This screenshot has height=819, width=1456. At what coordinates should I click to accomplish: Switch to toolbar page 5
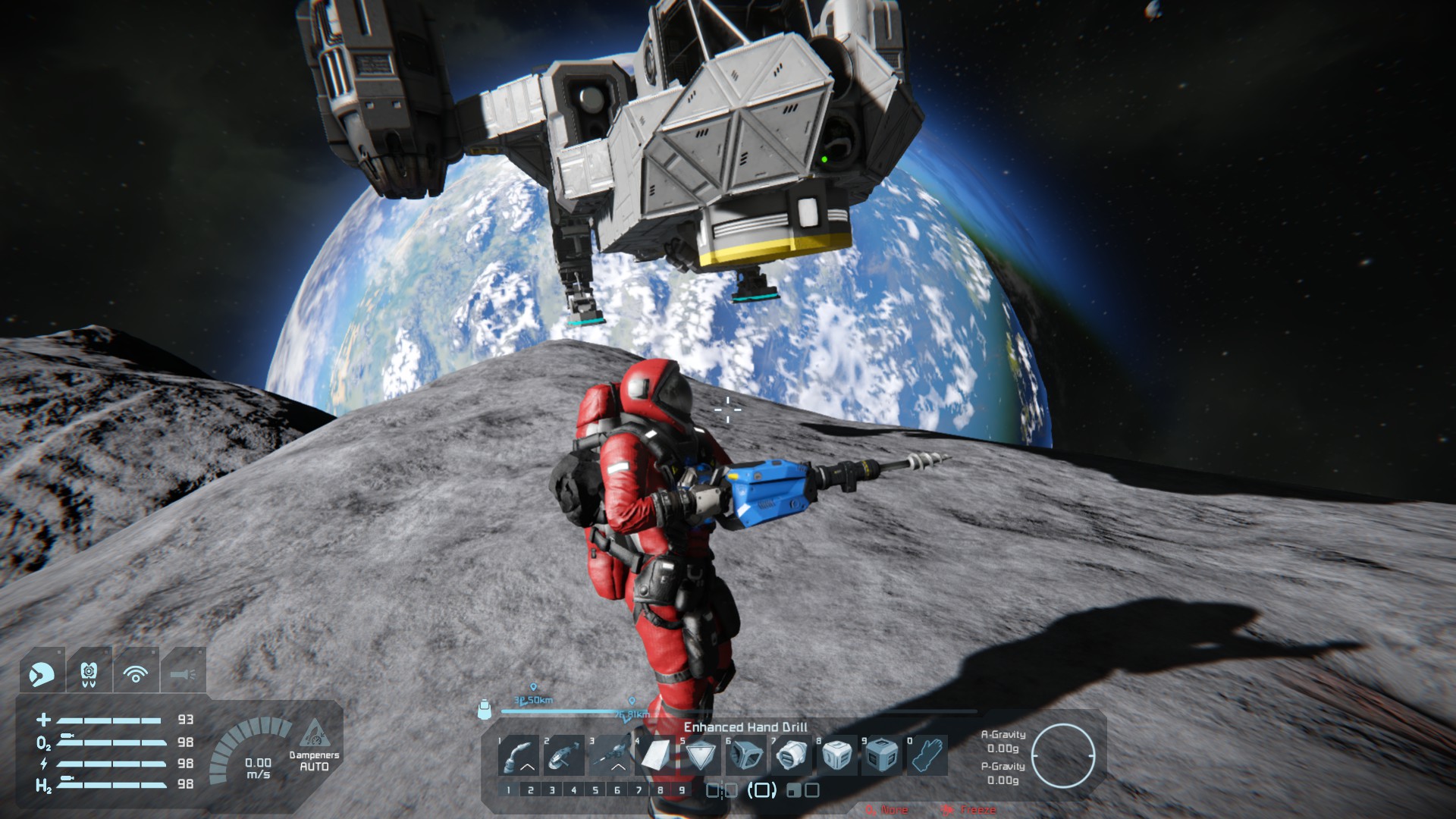pyautogui.click(x=595, y=790)
